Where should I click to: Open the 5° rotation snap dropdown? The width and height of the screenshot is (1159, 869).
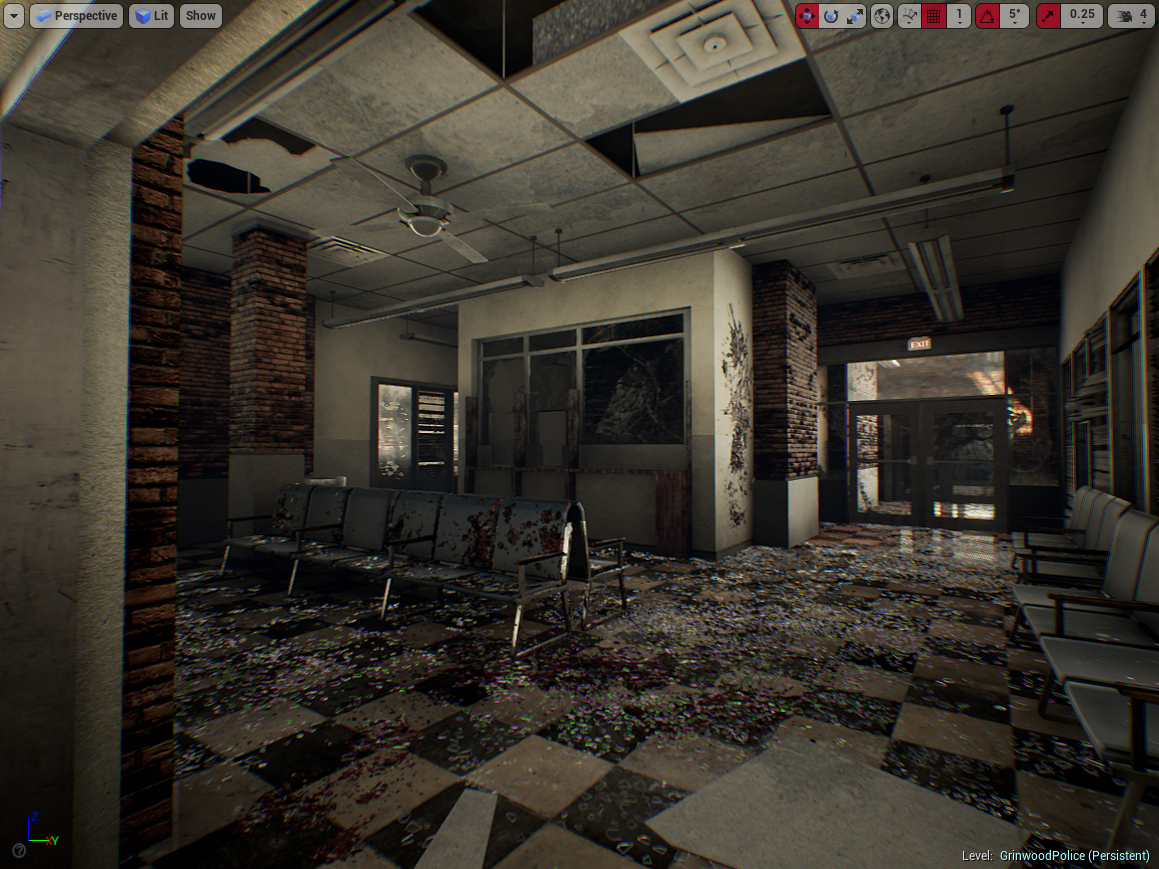point(1014,15)
